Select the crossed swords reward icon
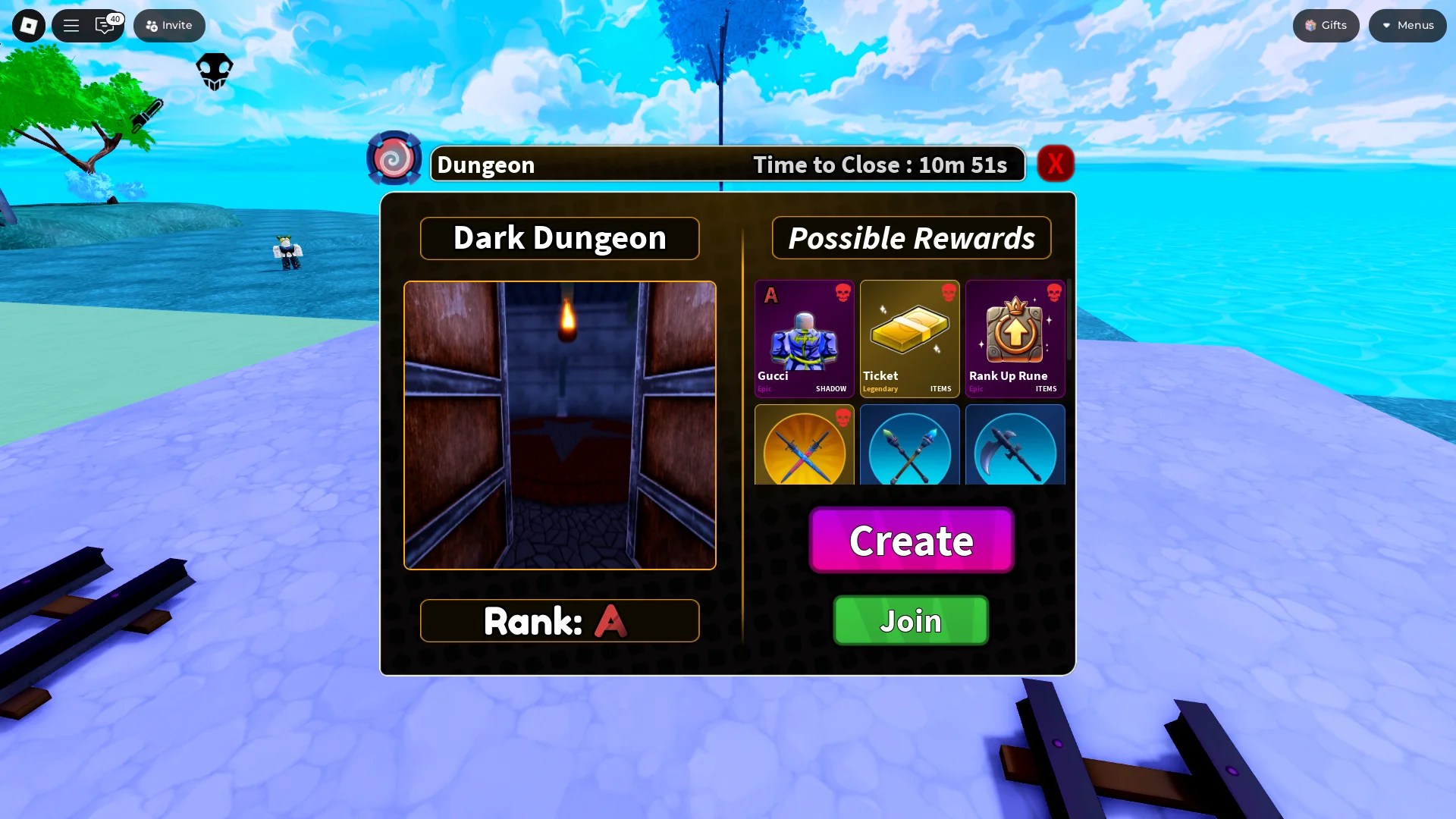 point(804,447)
